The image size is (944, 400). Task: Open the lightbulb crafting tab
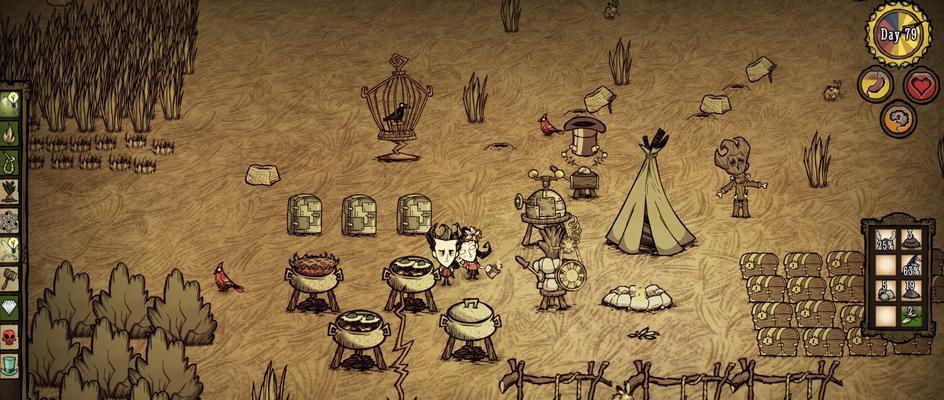point(10,102)
